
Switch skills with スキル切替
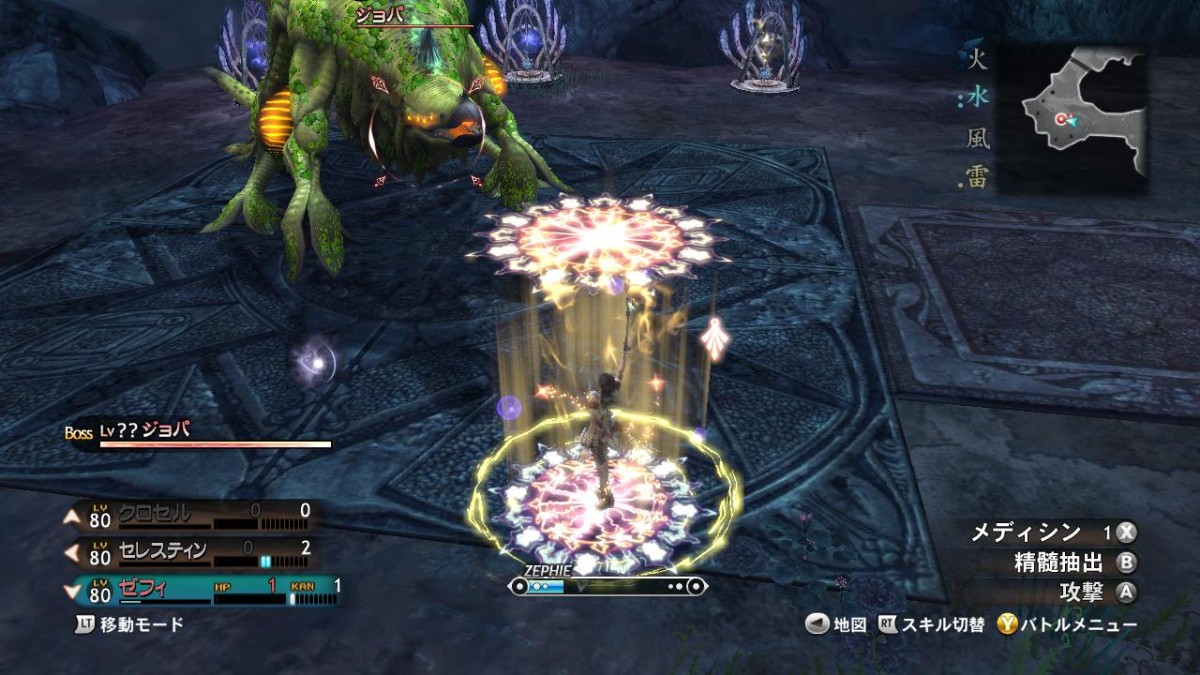[932, 625]
